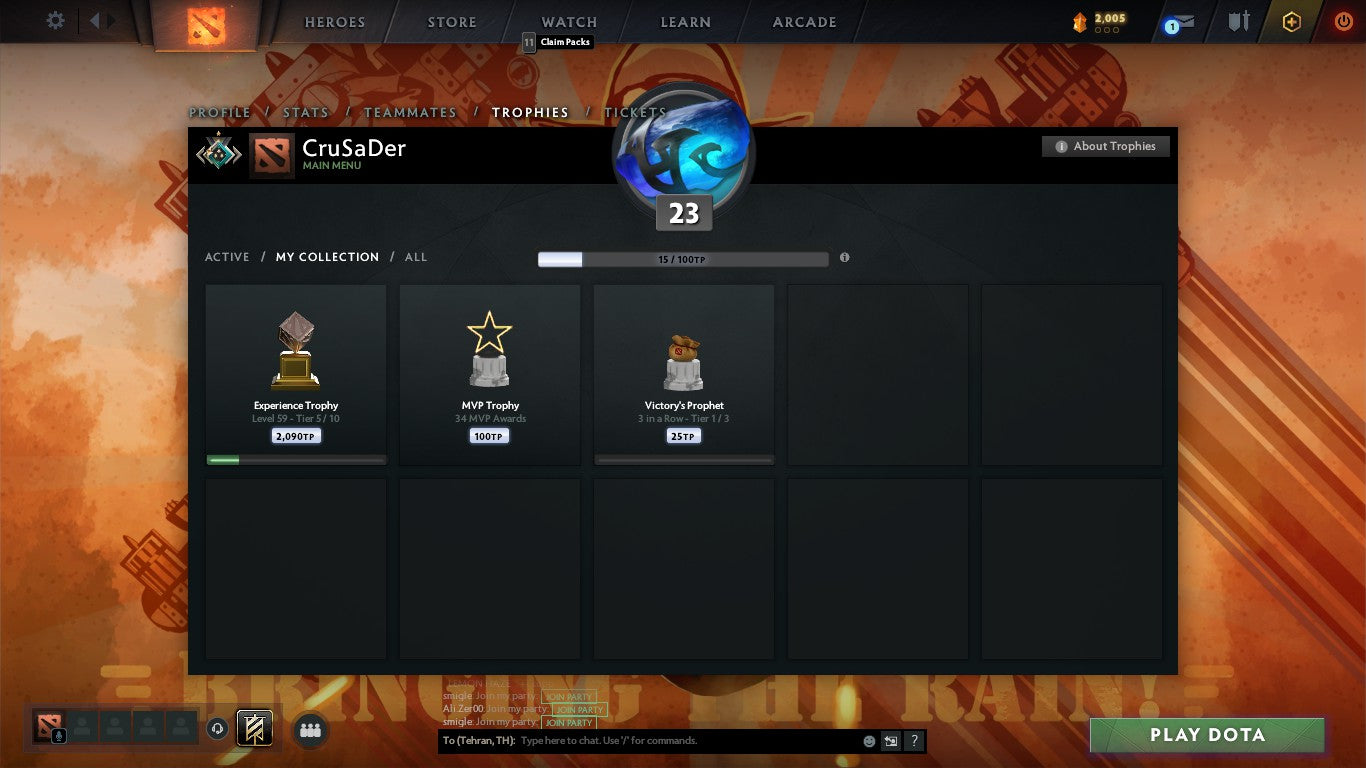Click the channel switch toggle beside chat input
1366x768 pixels.
(889, 741)
